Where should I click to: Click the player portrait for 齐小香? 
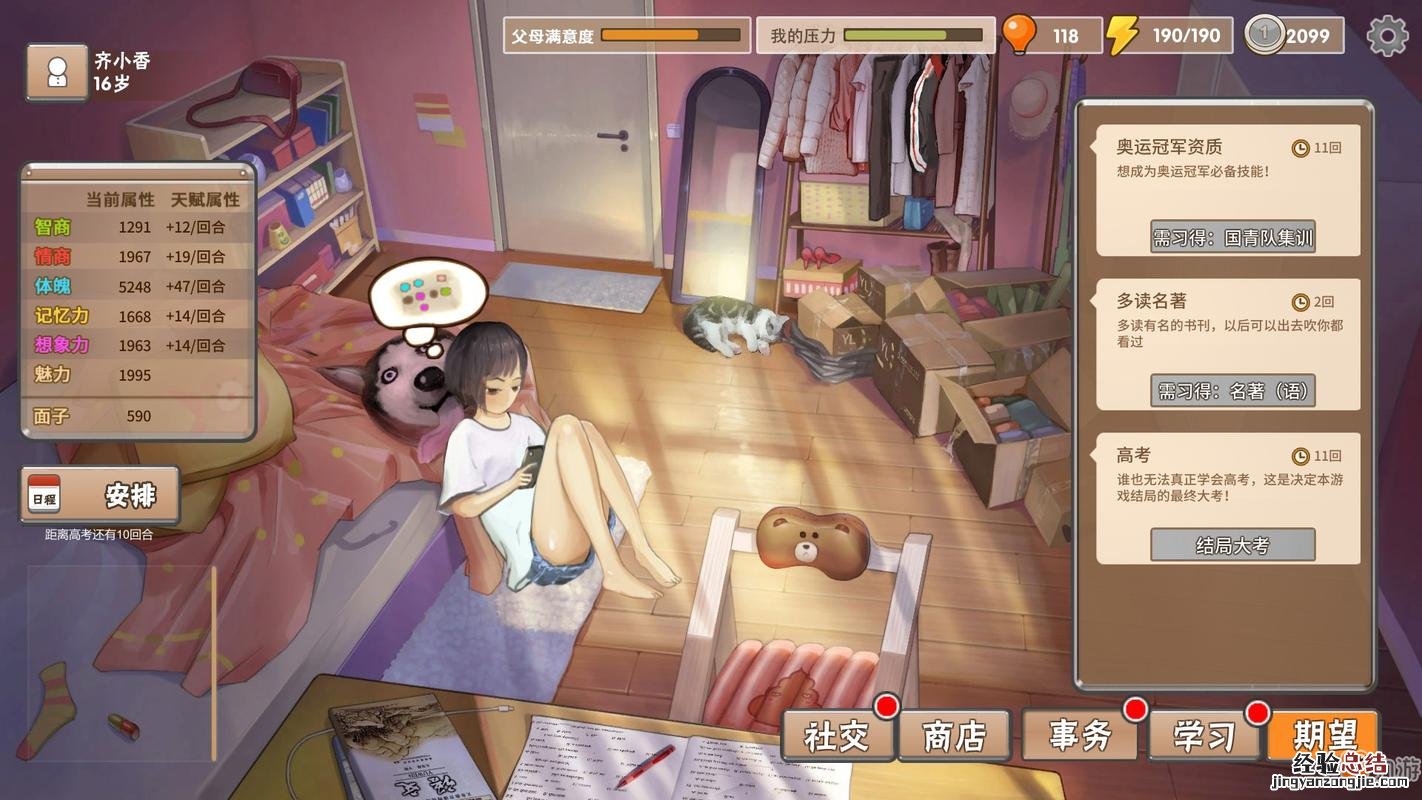pyautogui.click(x=57, y=72)
